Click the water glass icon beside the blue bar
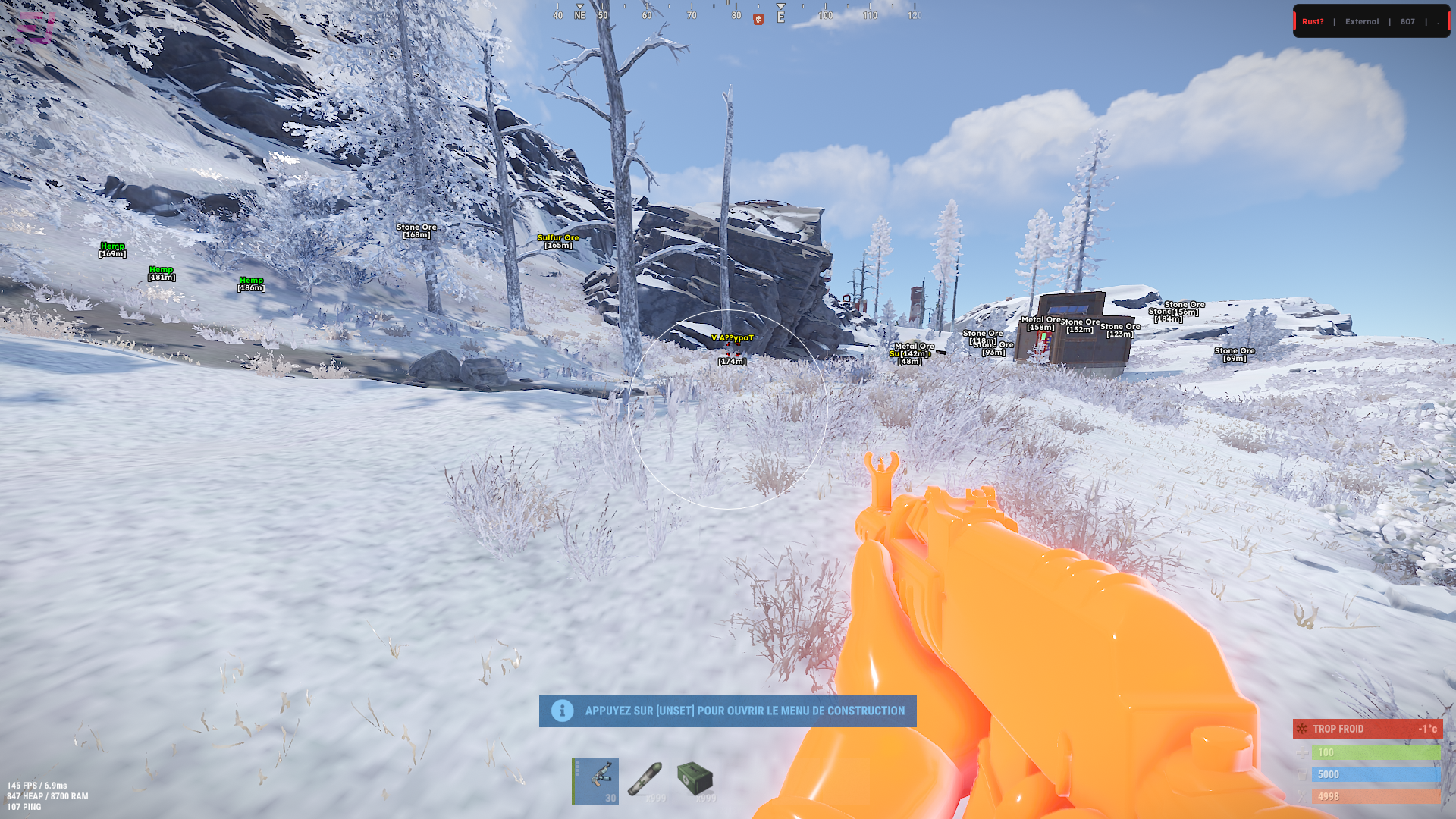Image resolution: width=1456 pixels, height=819 pixels. [1301, 774]
